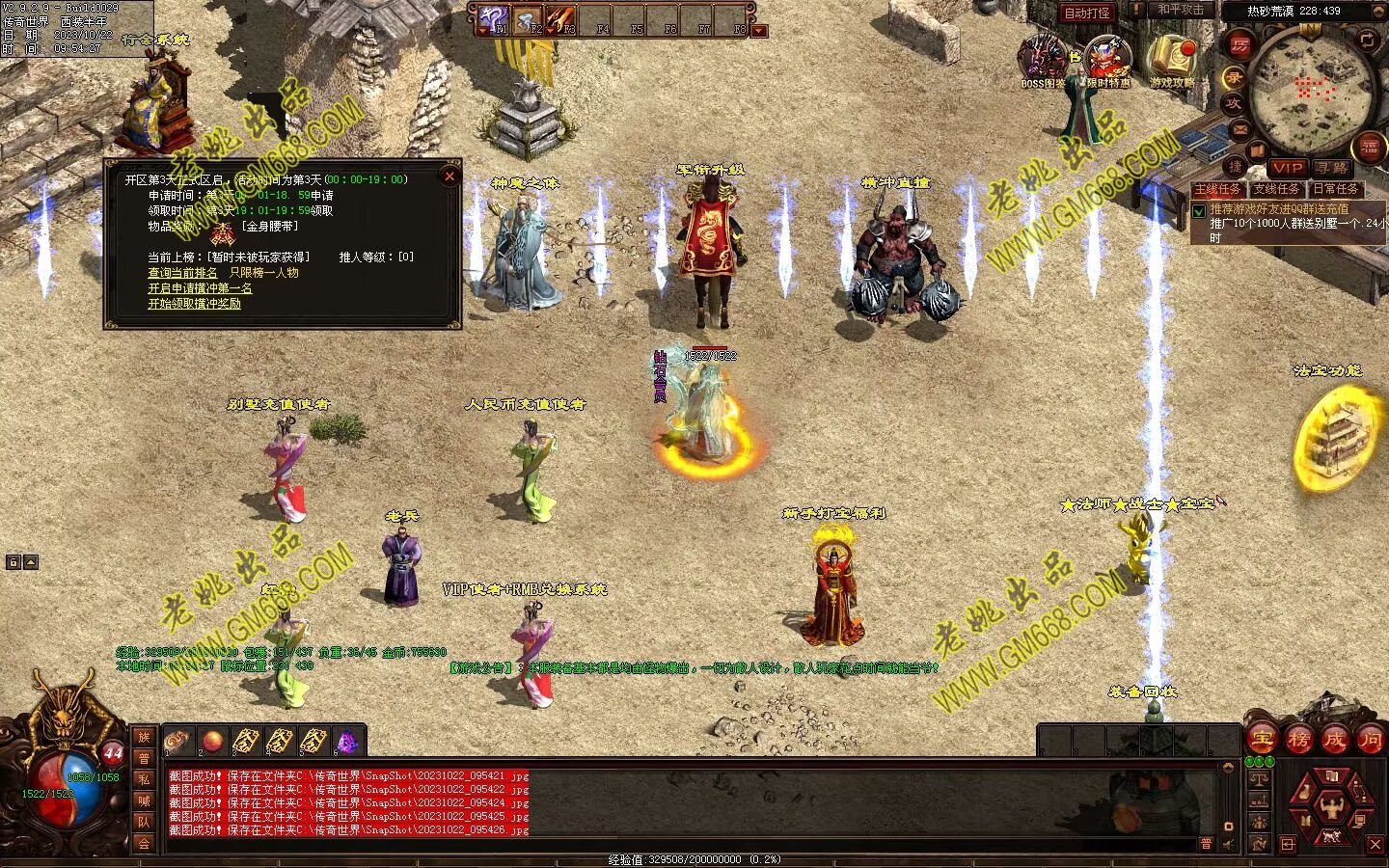The height and width of the screenshot is (868, 1389).
Task: Close the event info popup
Action: (x=449, y=176)
